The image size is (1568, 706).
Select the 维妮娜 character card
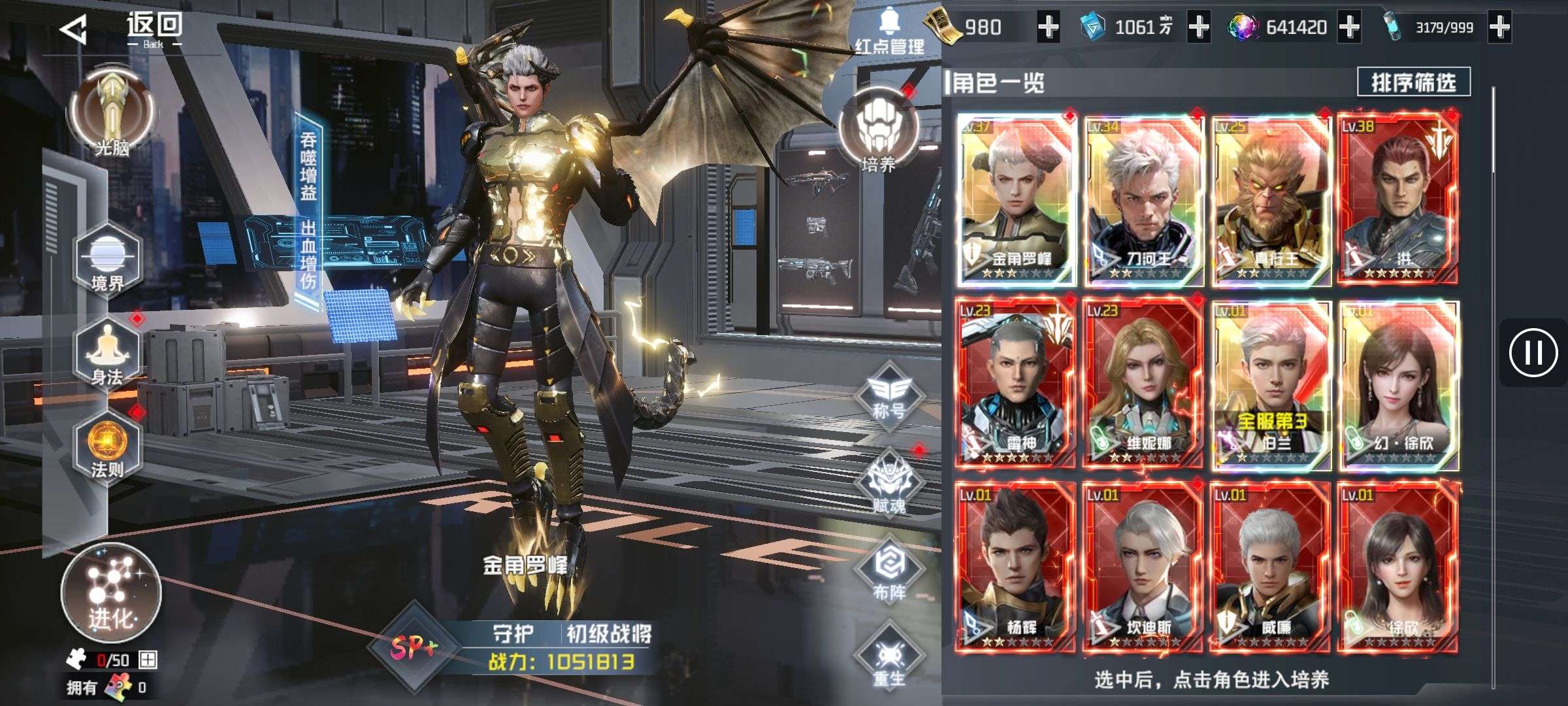1143,384
